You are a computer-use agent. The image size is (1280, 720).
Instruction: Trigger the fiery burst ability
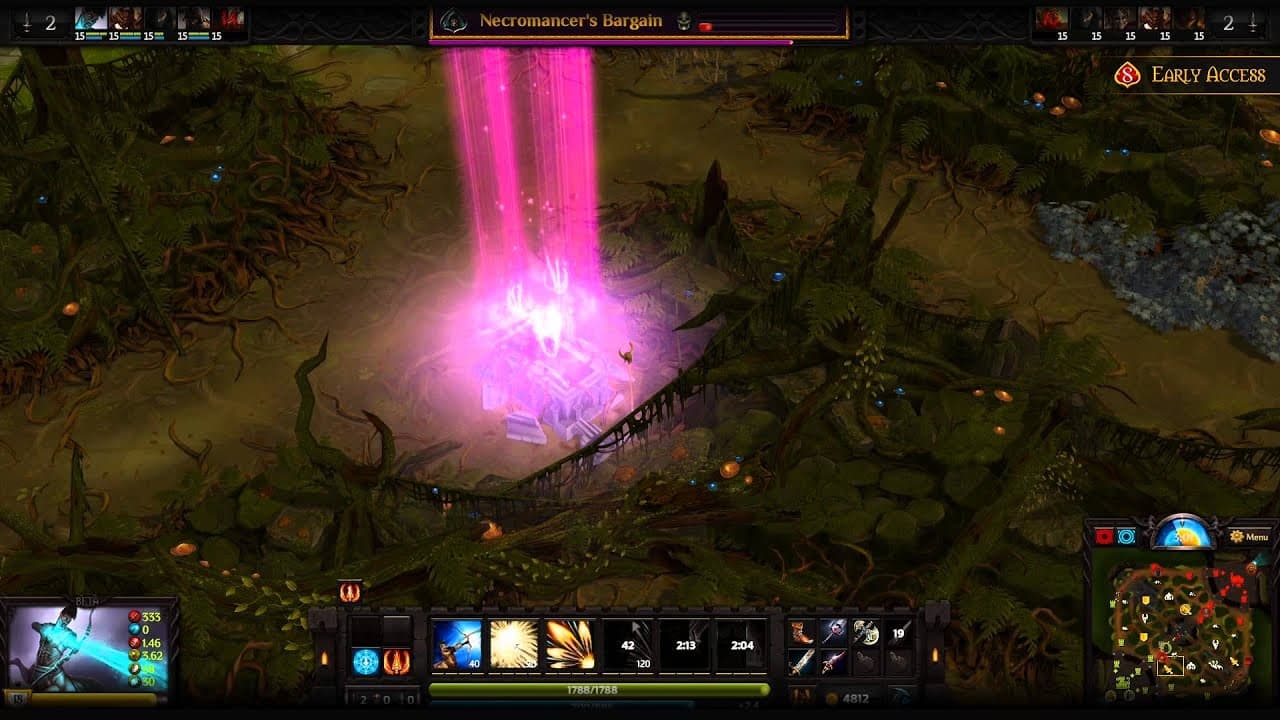(x=570, y=644)
